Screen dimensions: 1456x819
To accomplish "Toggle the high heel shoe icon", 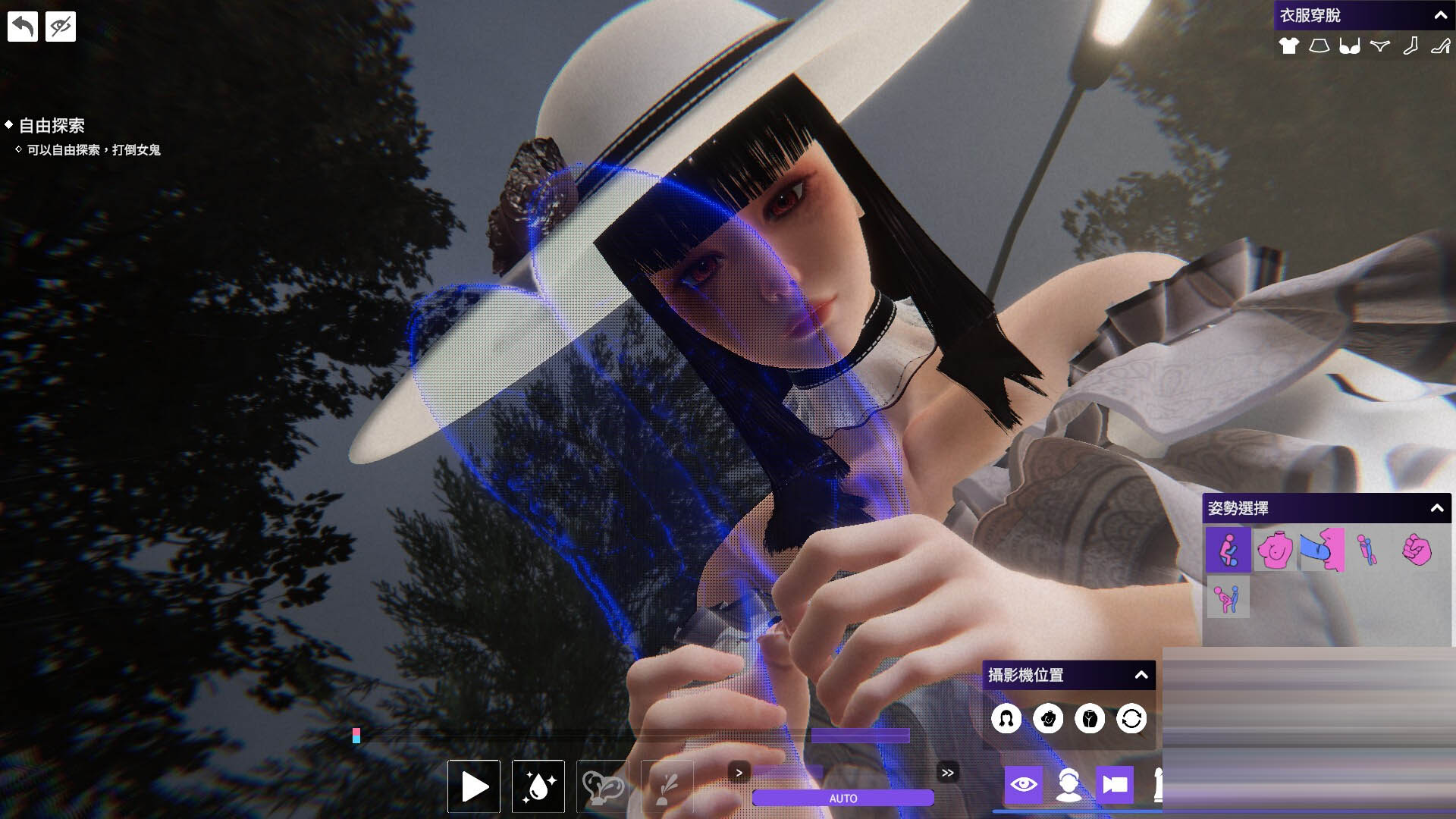I will [1439, 46].
